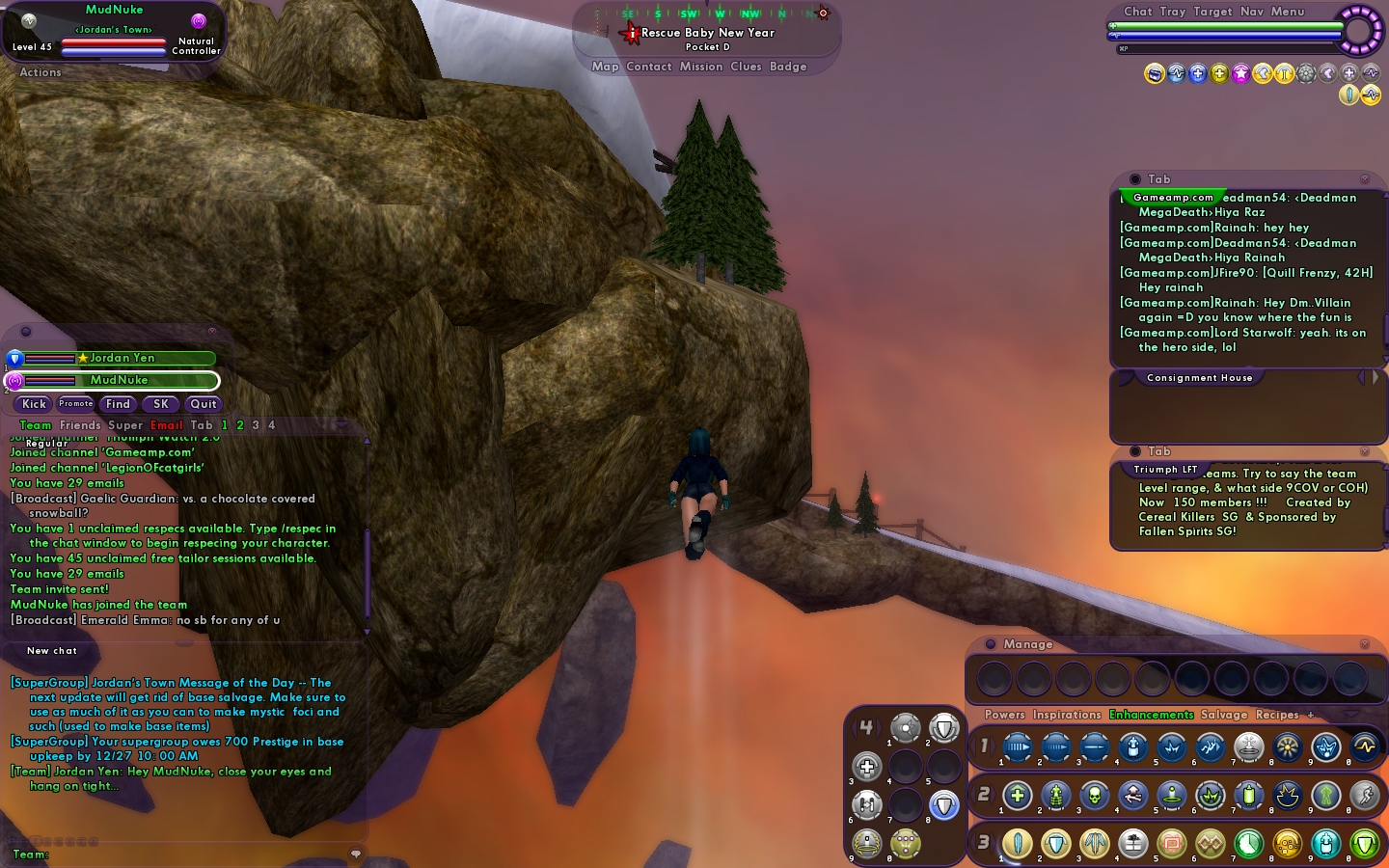
Task: Switch to the Super chat tab
Action: (x=125, y=425)
